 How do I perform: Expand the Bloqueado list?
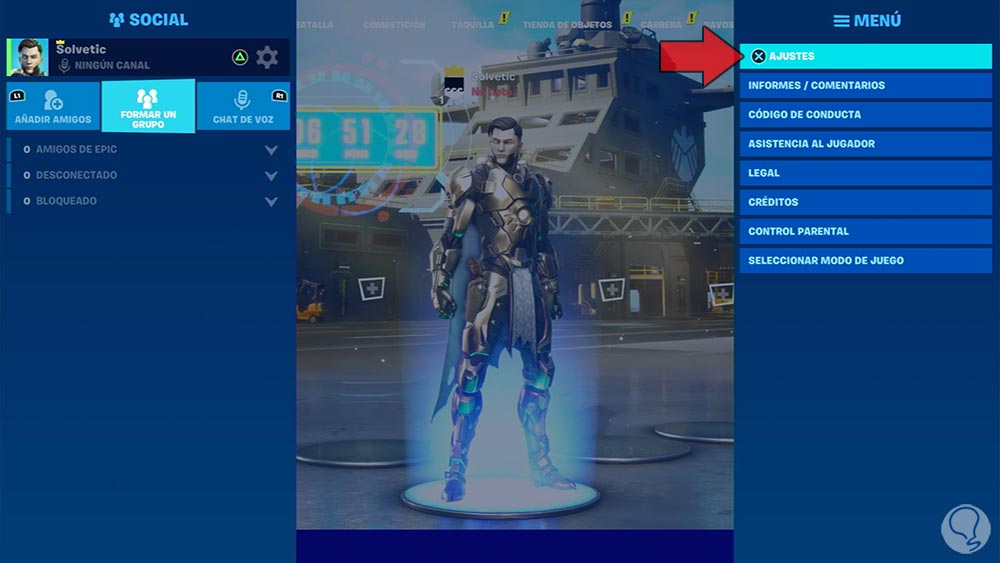click(271, 201)
